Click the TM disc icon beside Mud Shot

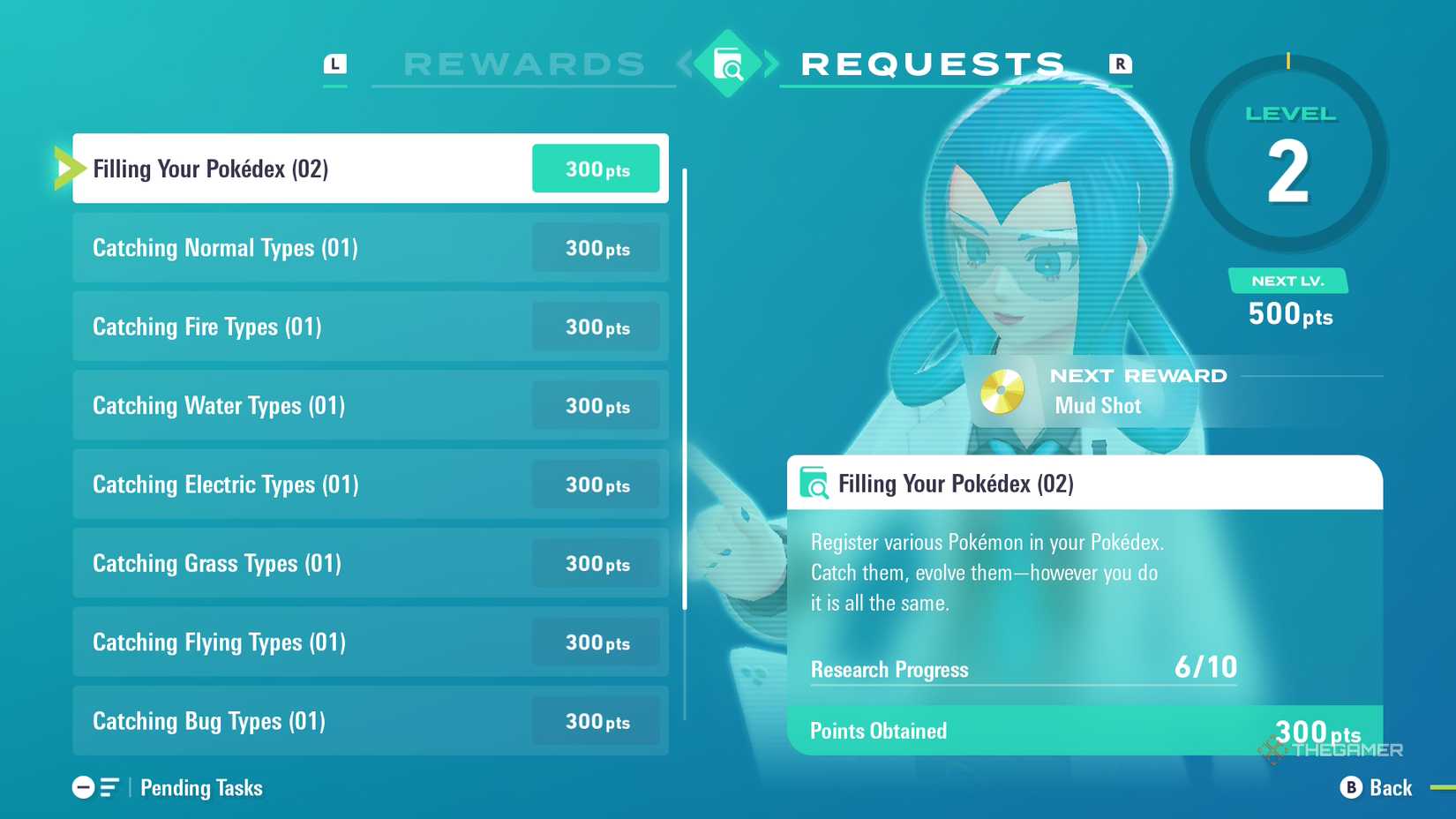(1002, 389)
